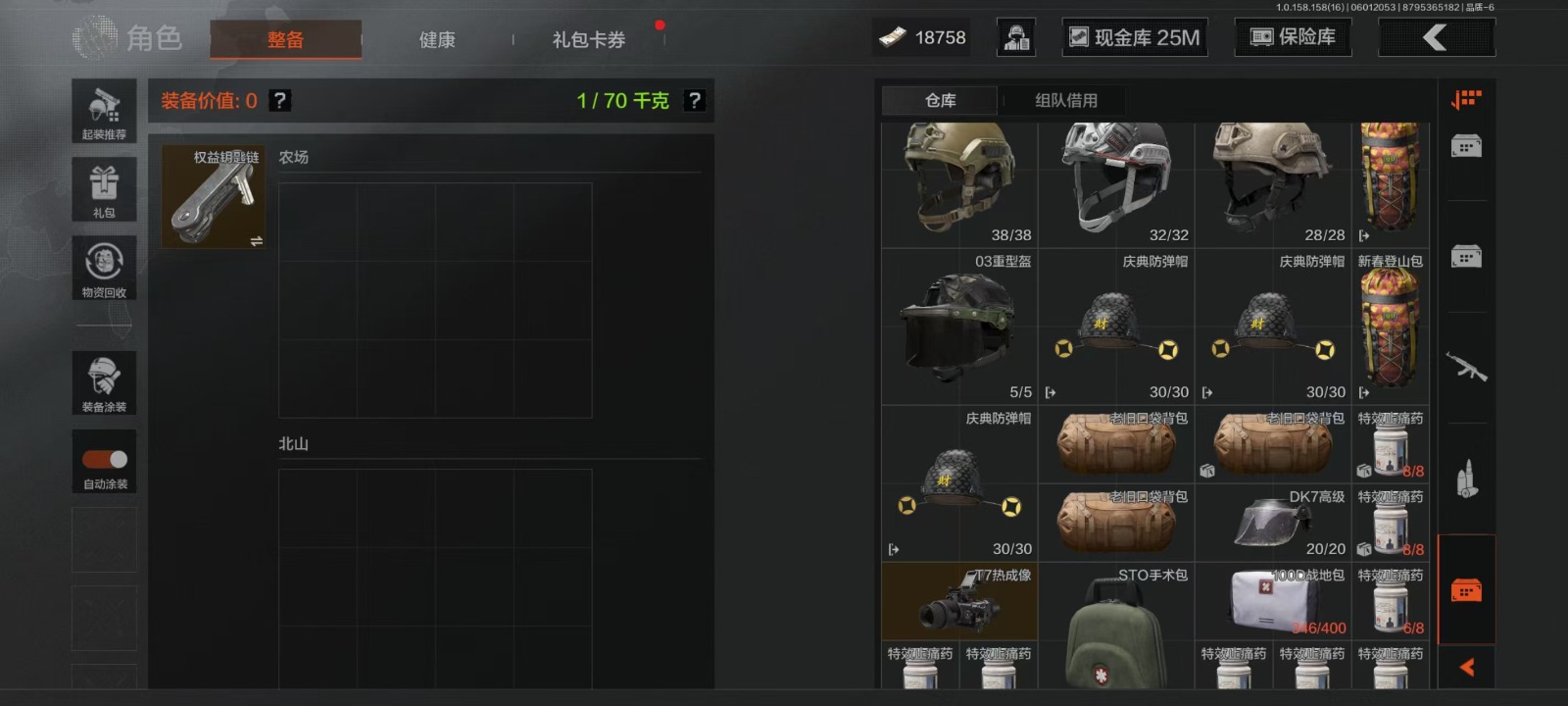Open the 现金库 25M vault

click(x=1135, y=37)
